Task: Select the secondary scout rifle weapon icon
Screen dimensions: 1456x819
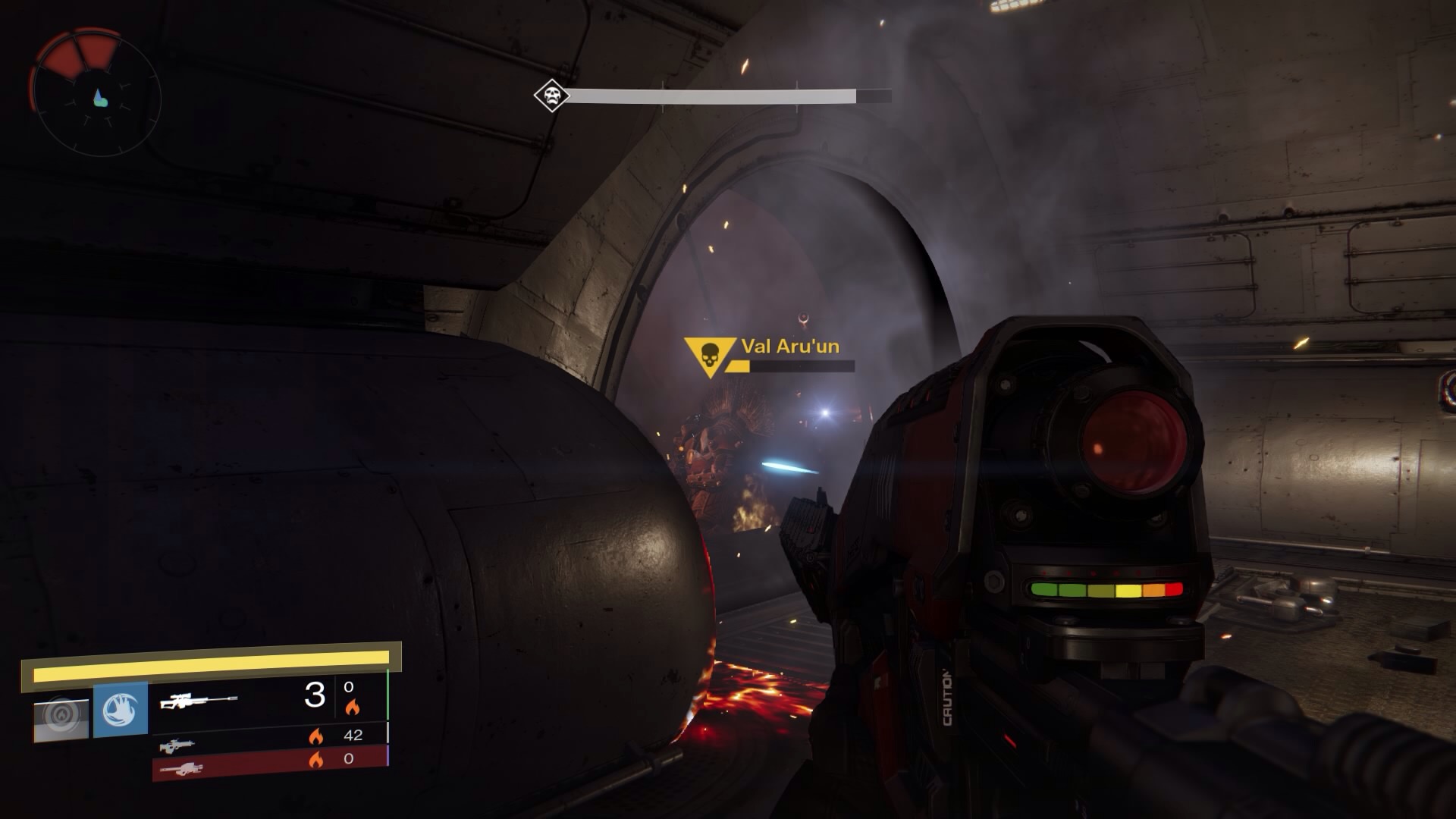Action: click(x=176, y=747)
